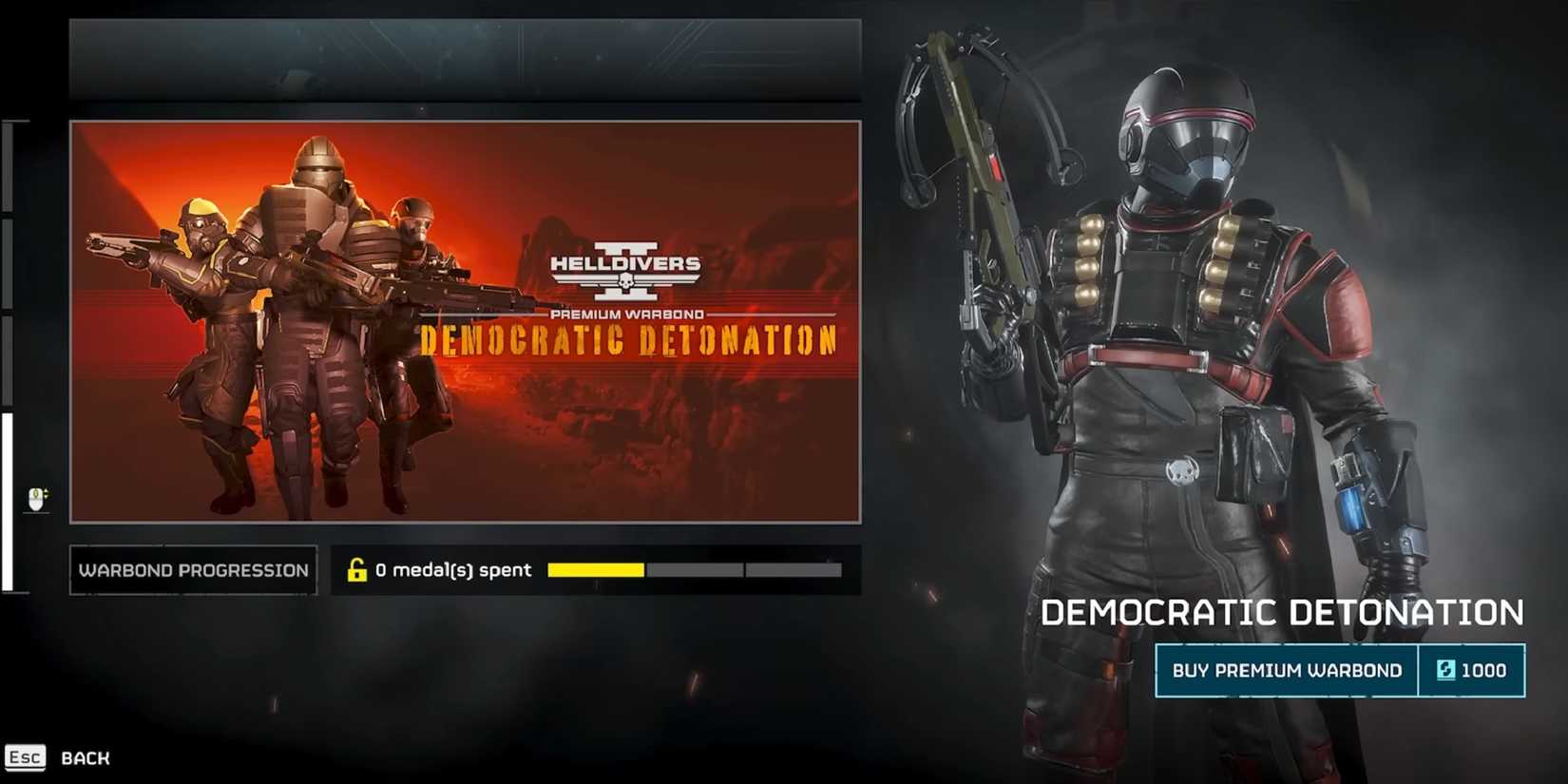Click the mouse scroll hint icon
1568x784 pixels.
[x=34, y=497]
